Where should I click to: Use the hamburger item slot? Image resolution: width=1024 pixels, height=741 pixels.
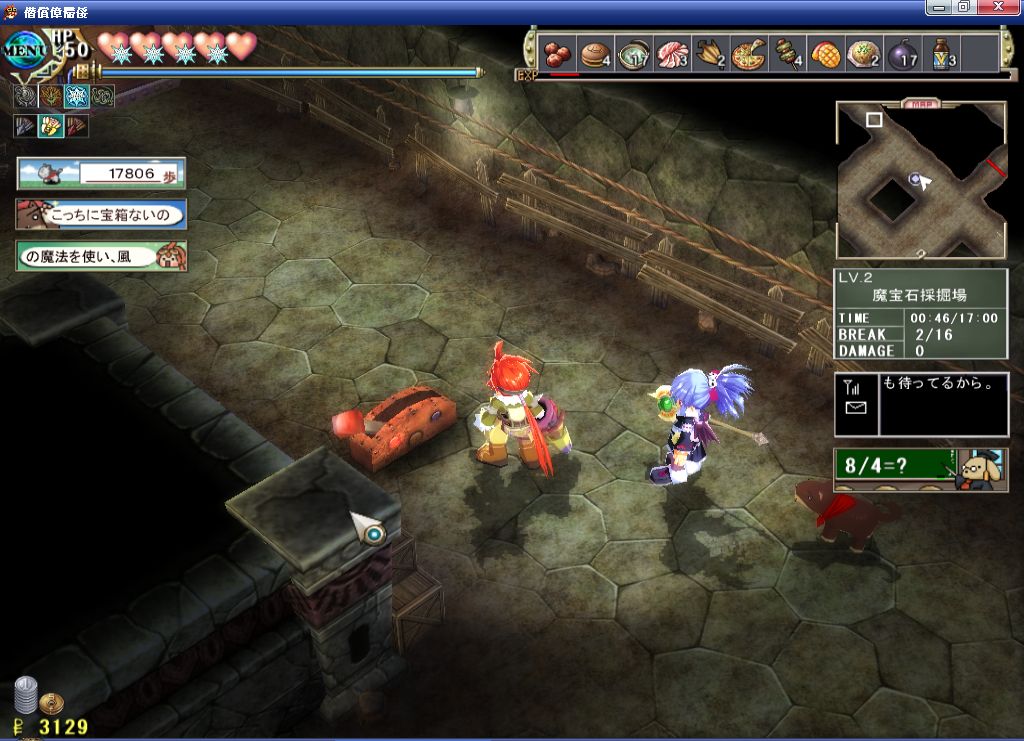597,53
